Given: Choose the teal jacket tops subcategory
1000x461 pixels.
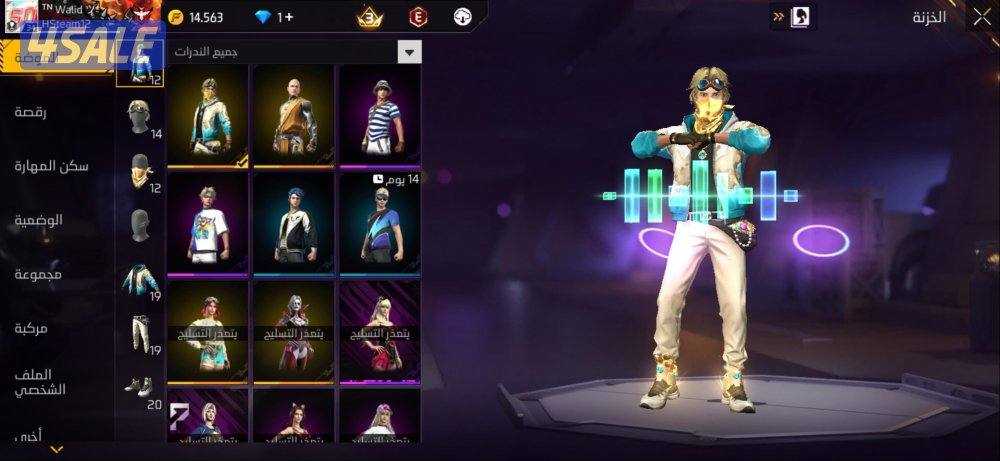Looking at the screenshot, I should 140,280.
